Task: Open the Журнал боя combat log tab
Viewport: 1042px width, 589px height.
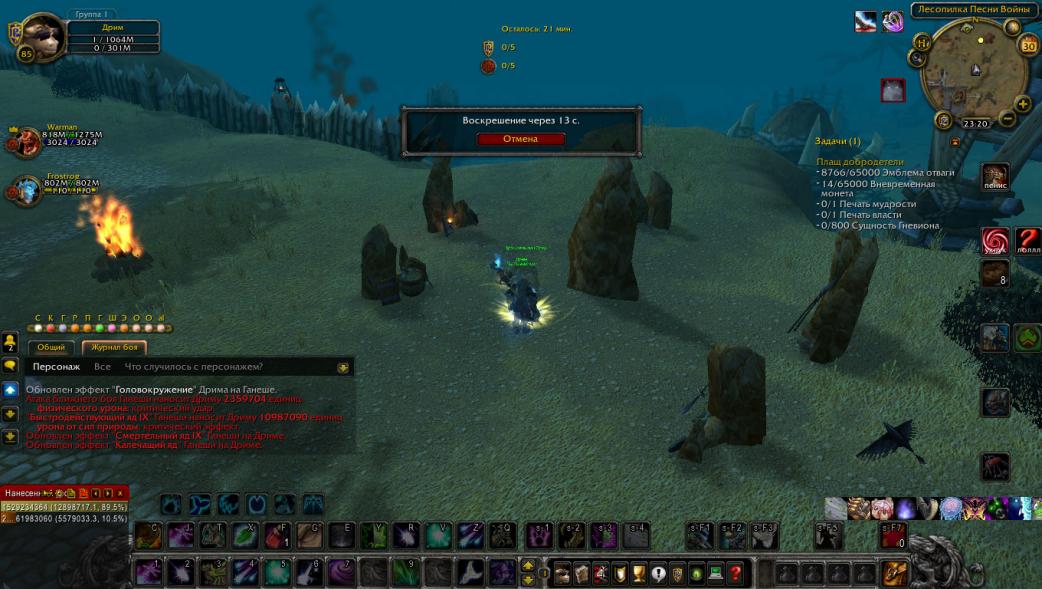Action: click(114, 348)
